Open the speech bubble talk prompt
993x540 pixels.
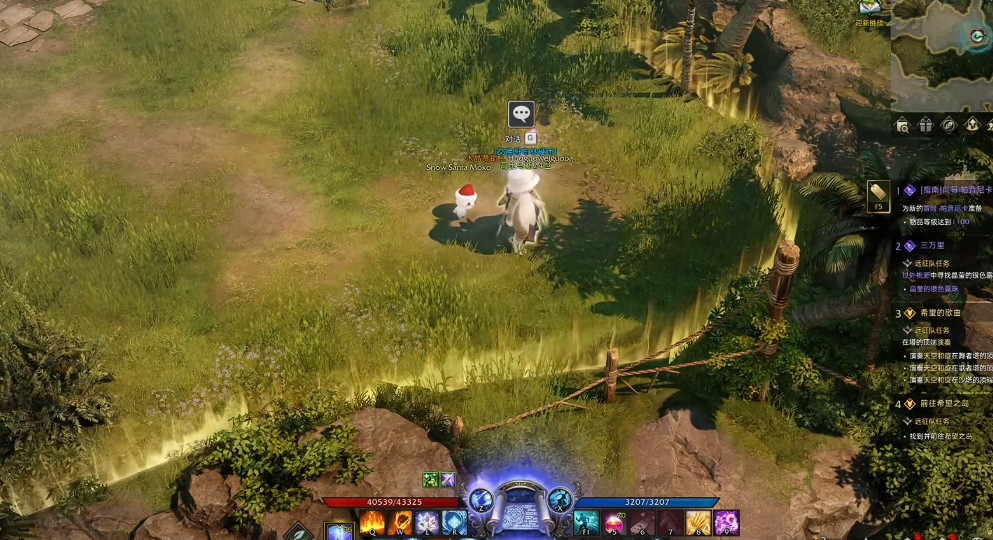[520, 113]
